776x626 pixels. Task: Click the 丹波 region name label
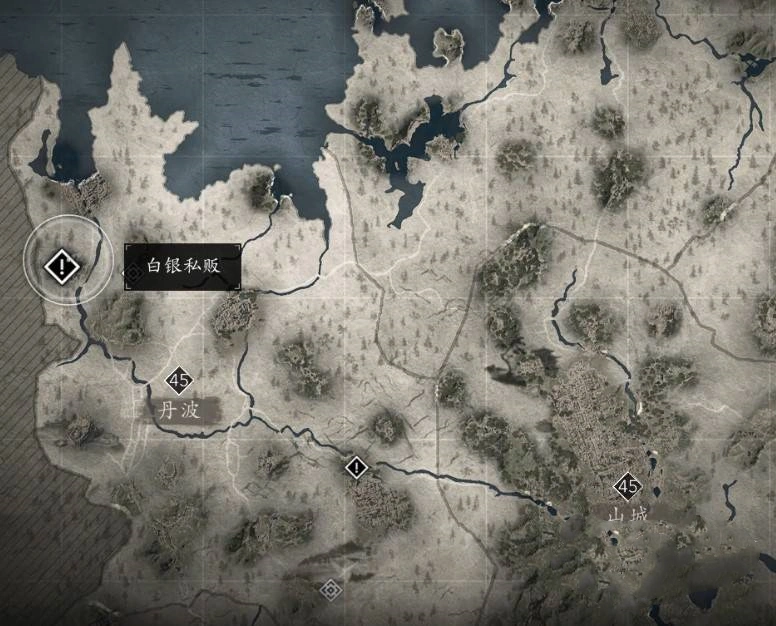point(181,410)
